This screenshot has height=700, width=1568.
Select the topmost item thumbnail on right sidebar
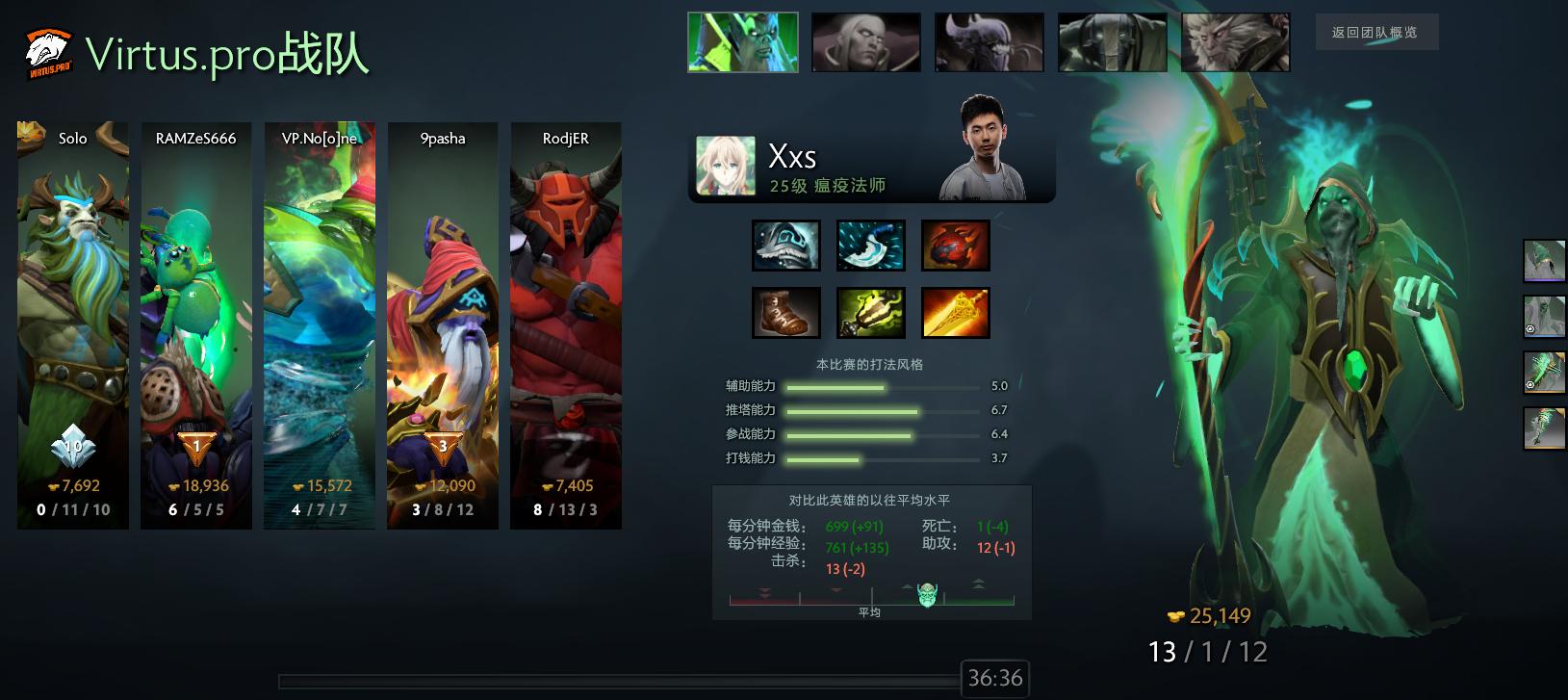point(1544,260)
